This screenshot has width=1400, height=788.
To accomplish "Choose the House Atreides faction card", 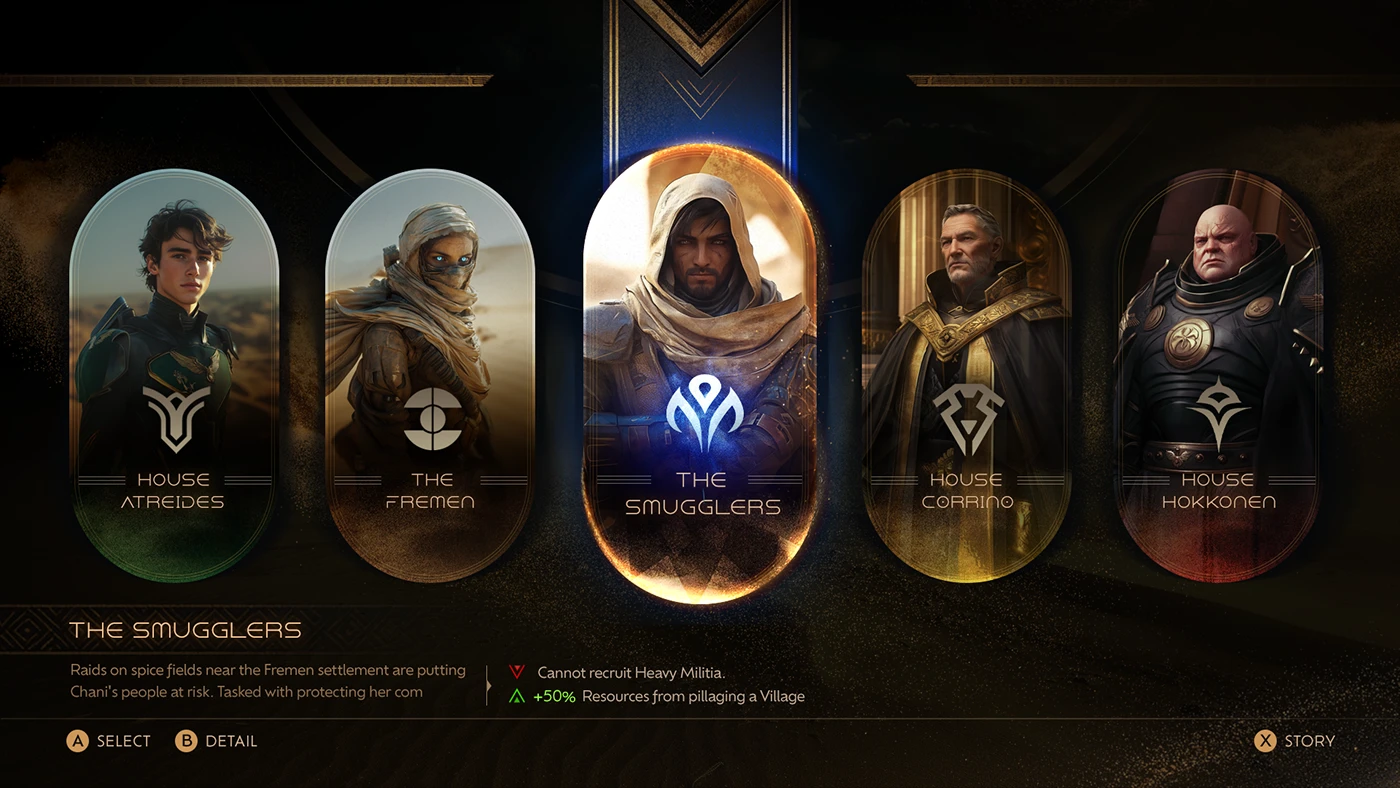I will click(x=174, y=375).
